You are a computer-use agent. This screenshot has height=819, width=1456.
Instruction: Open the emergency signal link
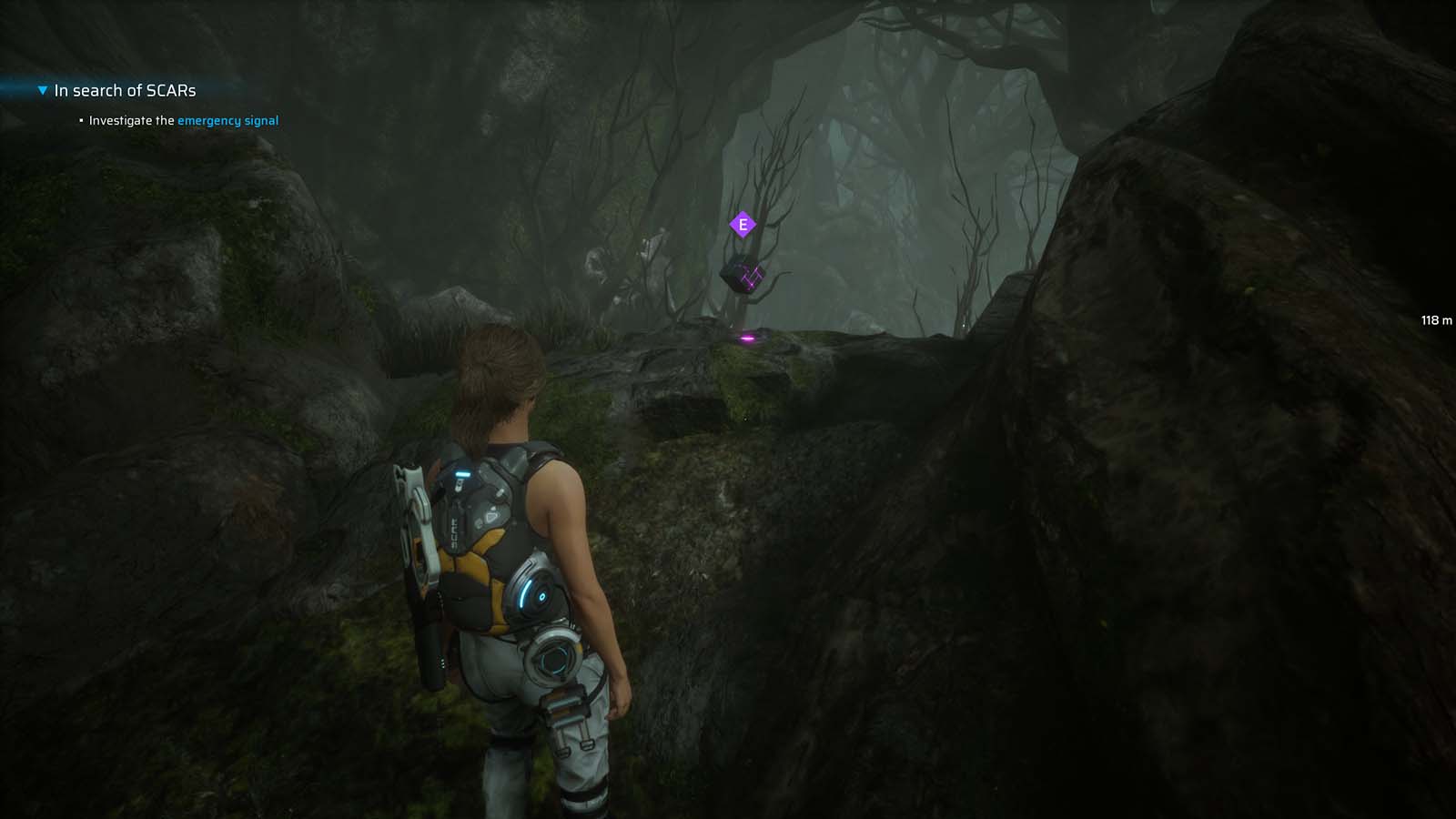pos(227,120)
